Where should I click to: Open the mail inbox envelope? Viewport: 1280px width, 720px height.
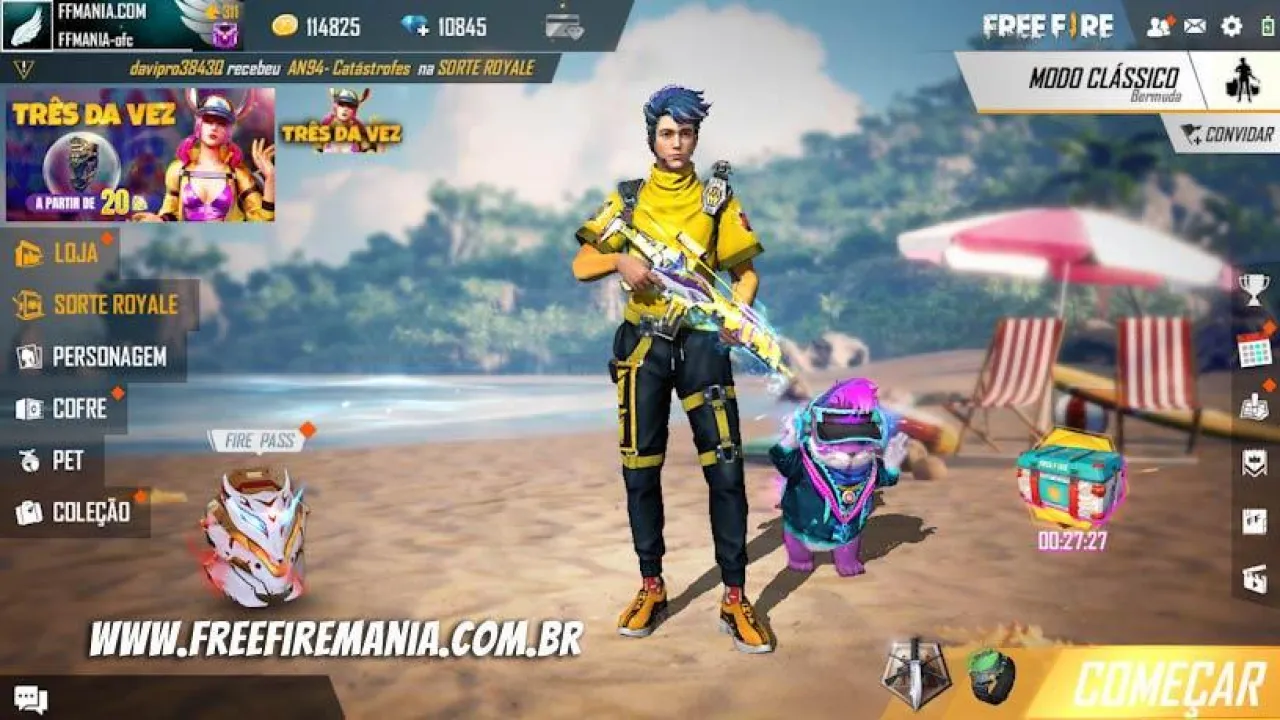[1196, 26]
